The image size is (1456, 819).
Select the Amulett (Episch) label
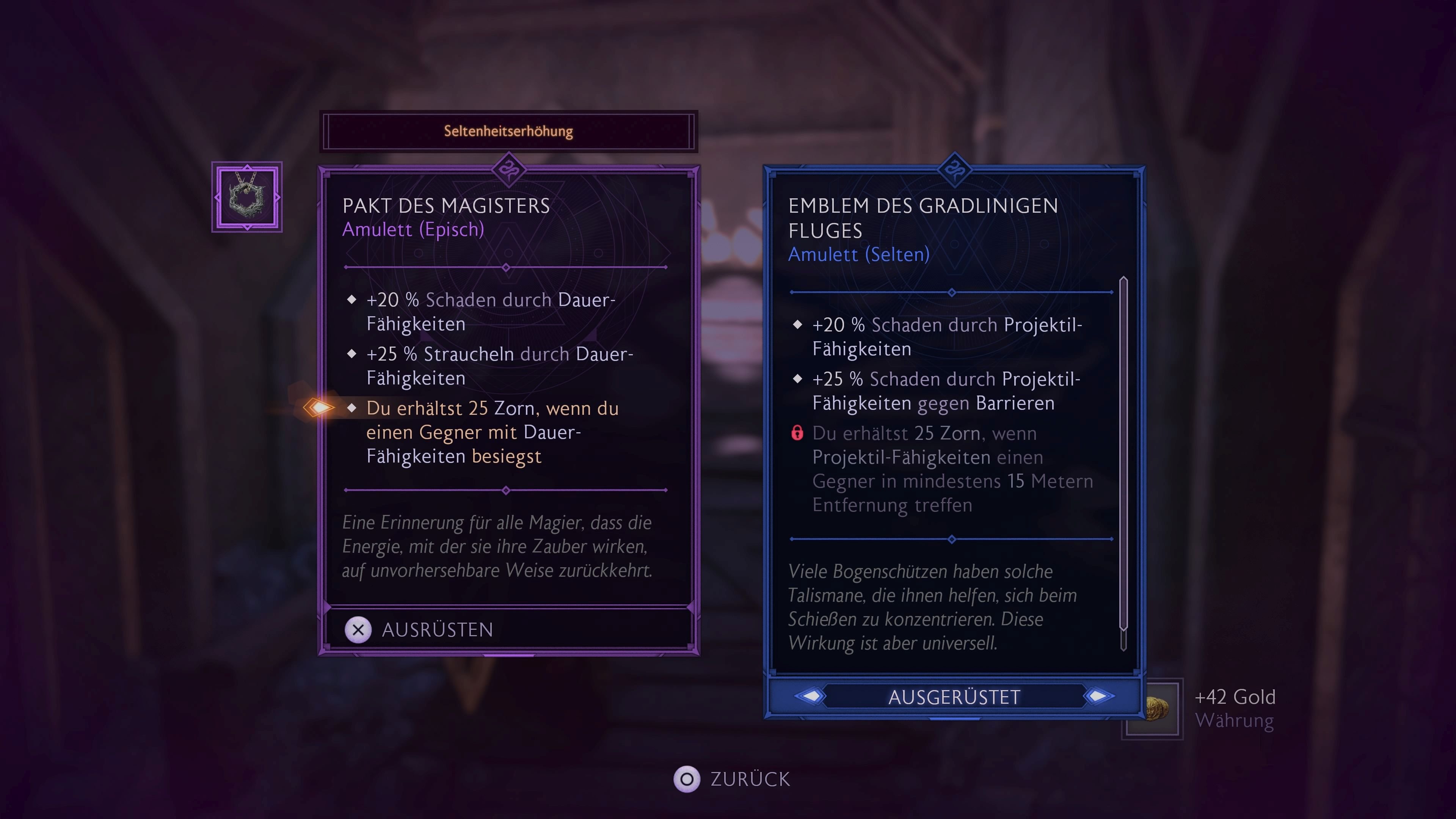413,229
